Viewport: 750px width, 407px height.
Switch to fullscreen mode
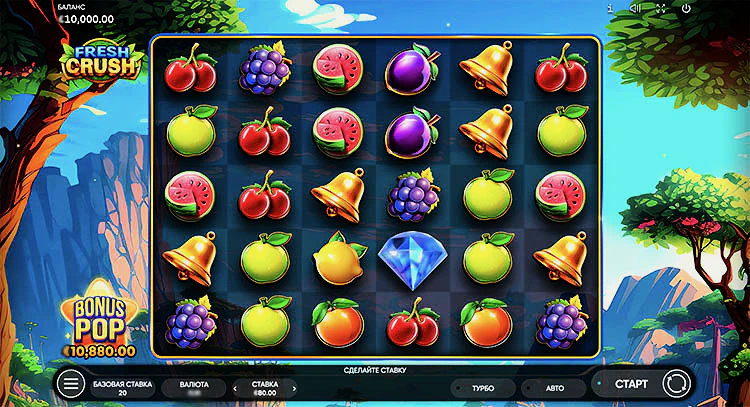point(661,8)
